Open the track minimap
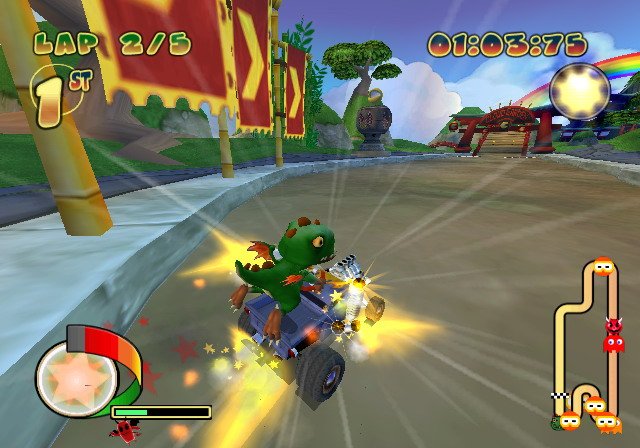 (x=590, y=345)
